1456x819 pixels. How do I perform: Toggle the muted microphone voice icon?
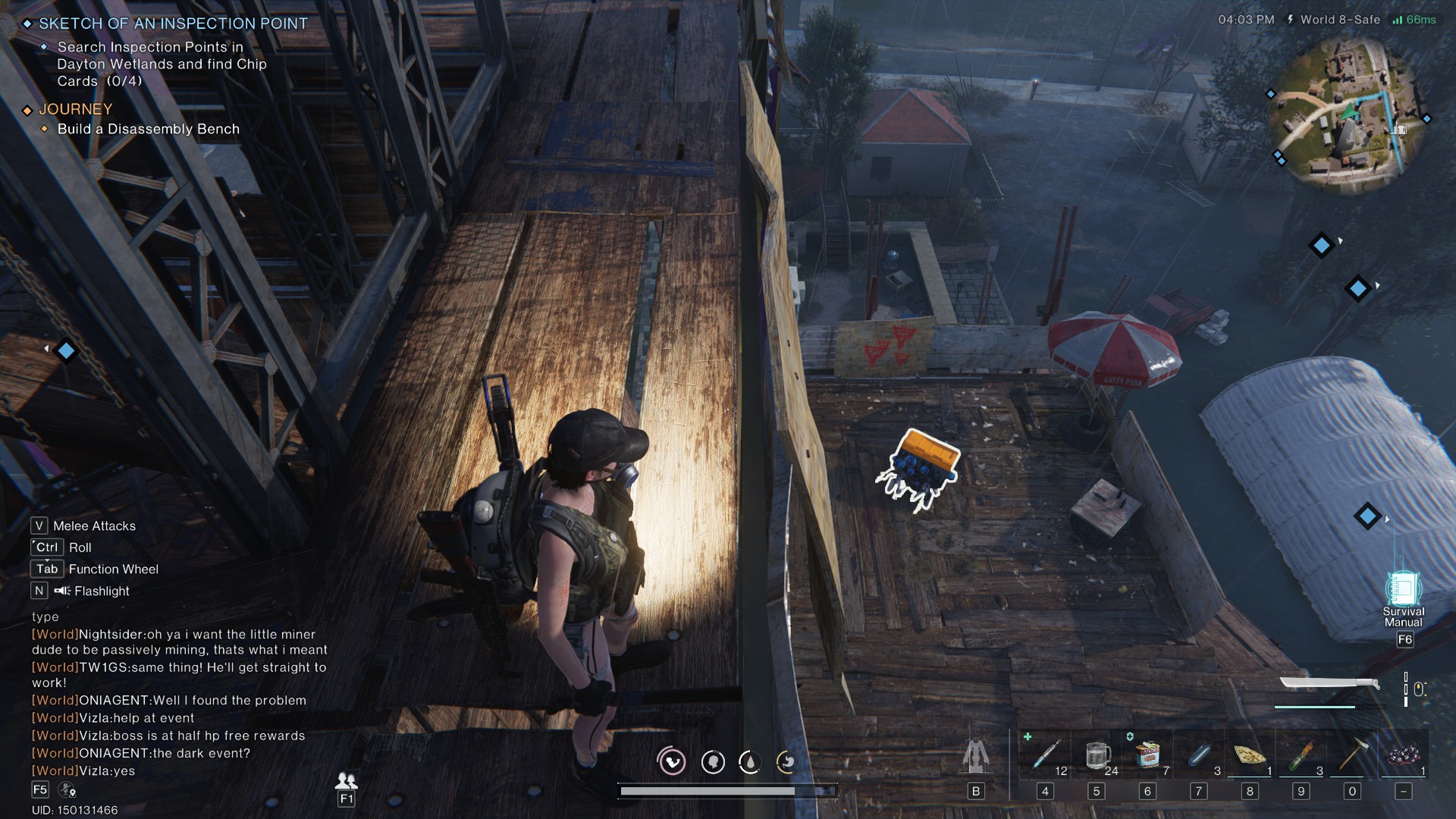click(x=67, y=790)
